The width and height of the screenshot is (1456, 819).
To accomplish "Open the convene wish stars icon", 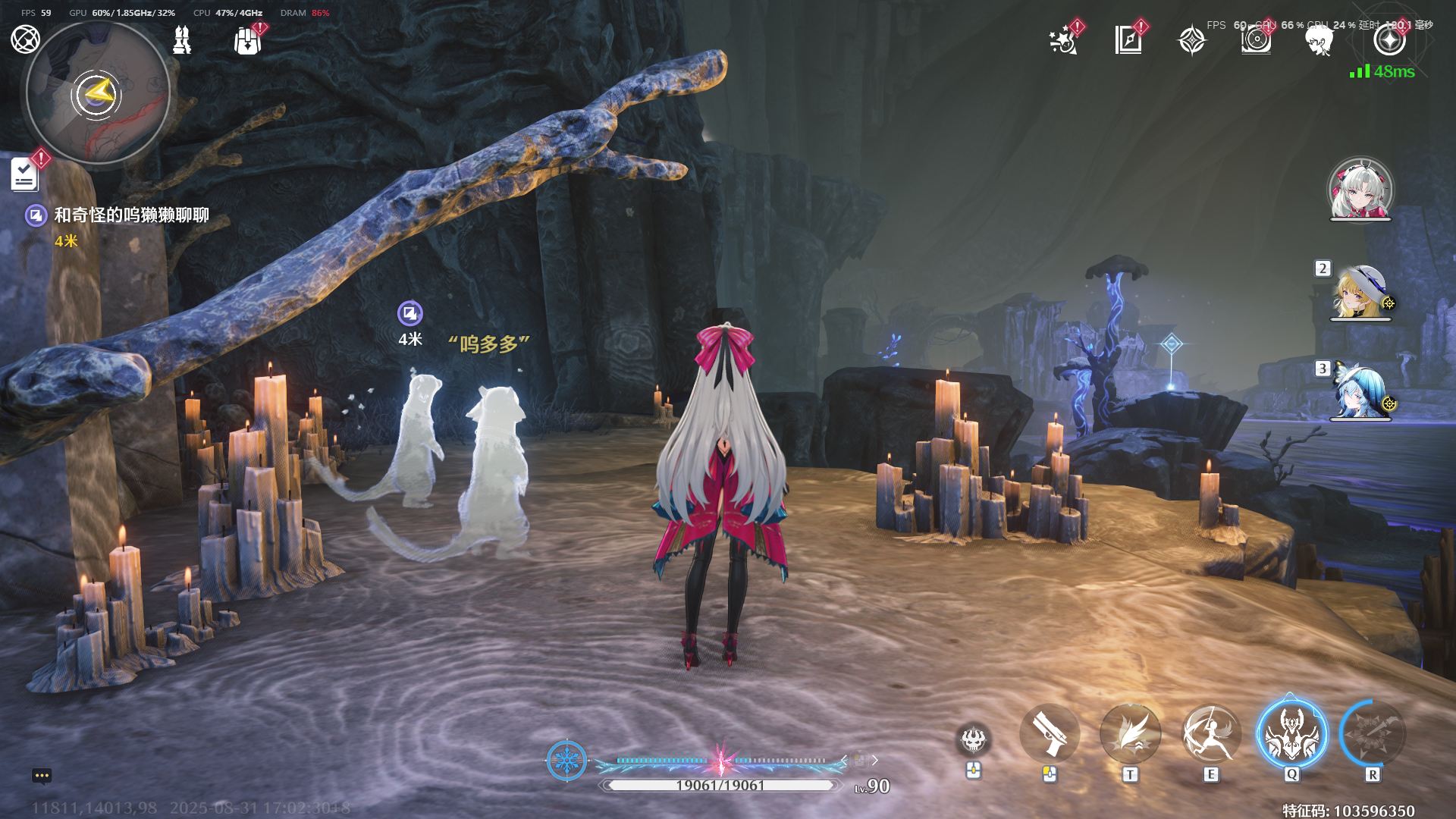I will pos(1063,40).
